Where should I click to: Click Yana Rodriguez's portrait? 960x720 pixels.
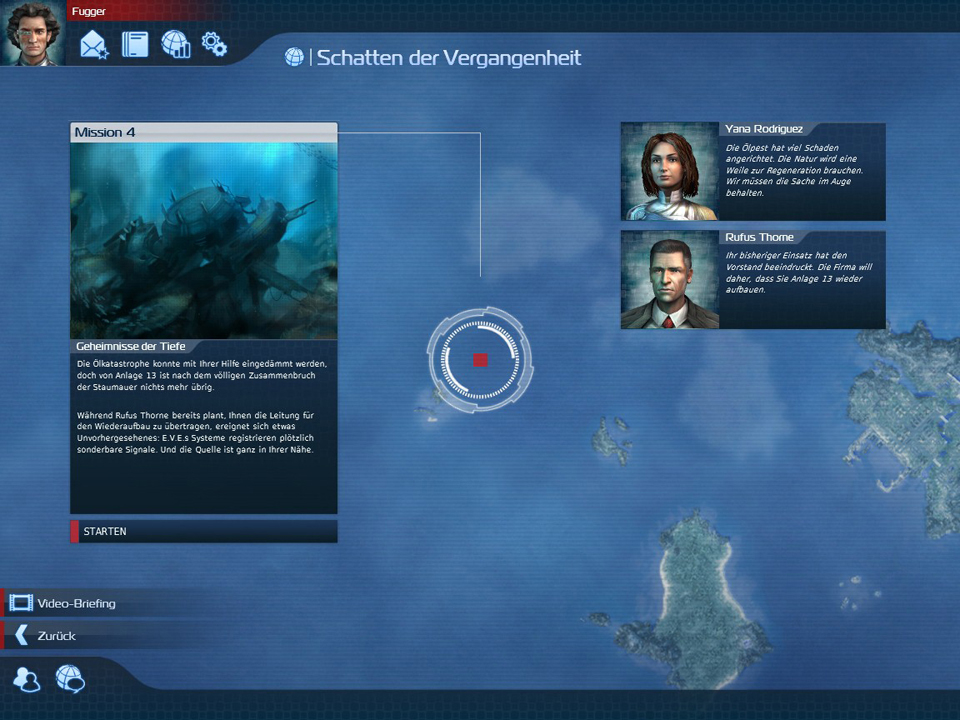tap(669, 171)
